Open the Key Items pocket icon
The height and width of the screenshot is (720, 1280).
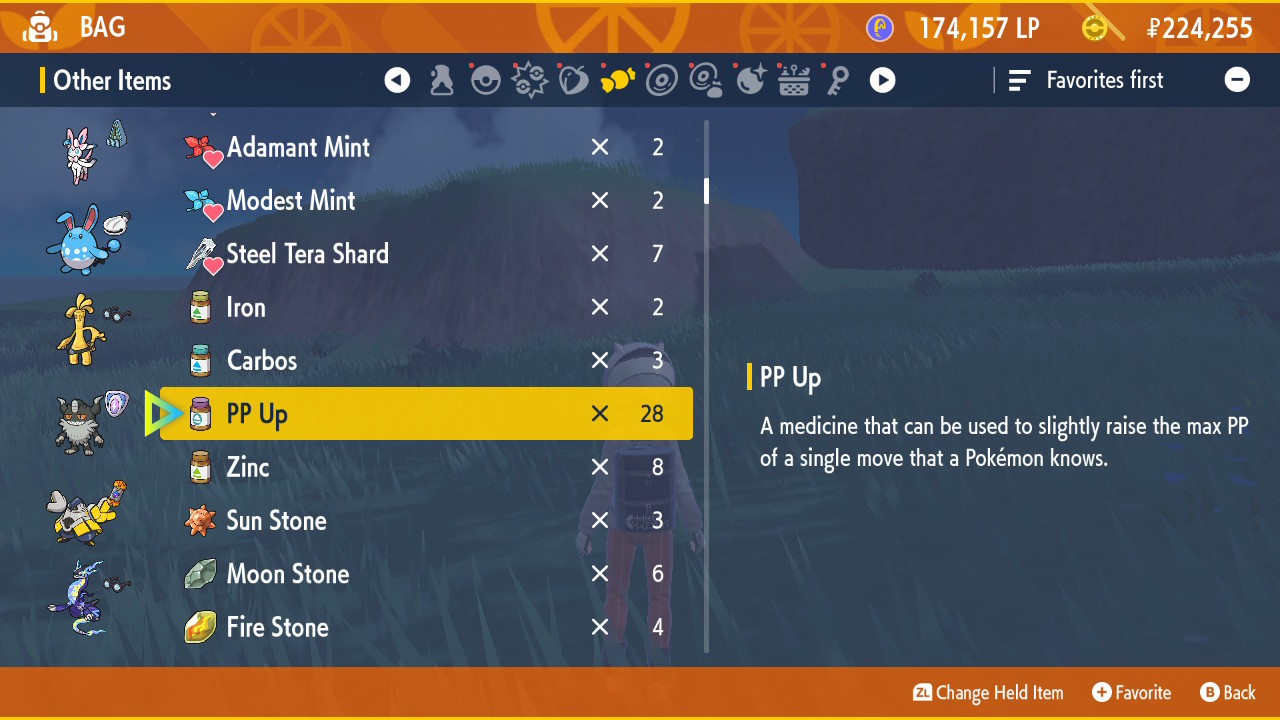click(x=838, y=80)
